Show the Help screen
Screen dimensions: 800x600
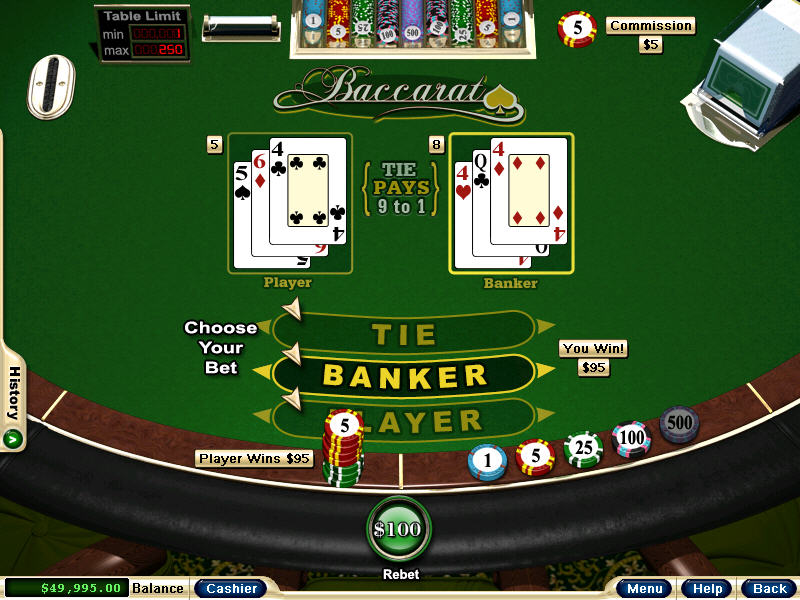(x=708, y=588)
